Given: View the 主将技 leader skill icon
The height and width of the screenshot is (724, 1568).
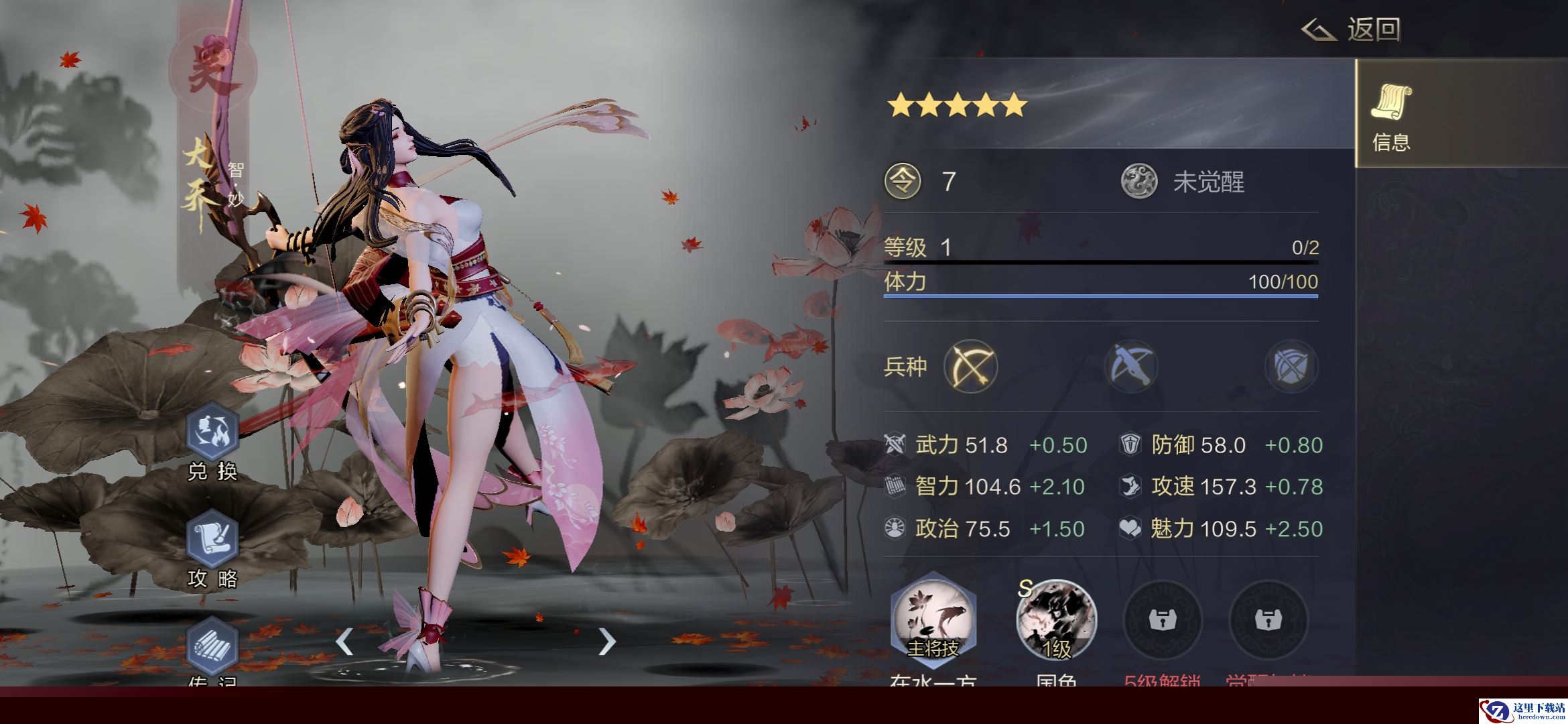Looking at the screenshot, I should [x=933, y=621].
